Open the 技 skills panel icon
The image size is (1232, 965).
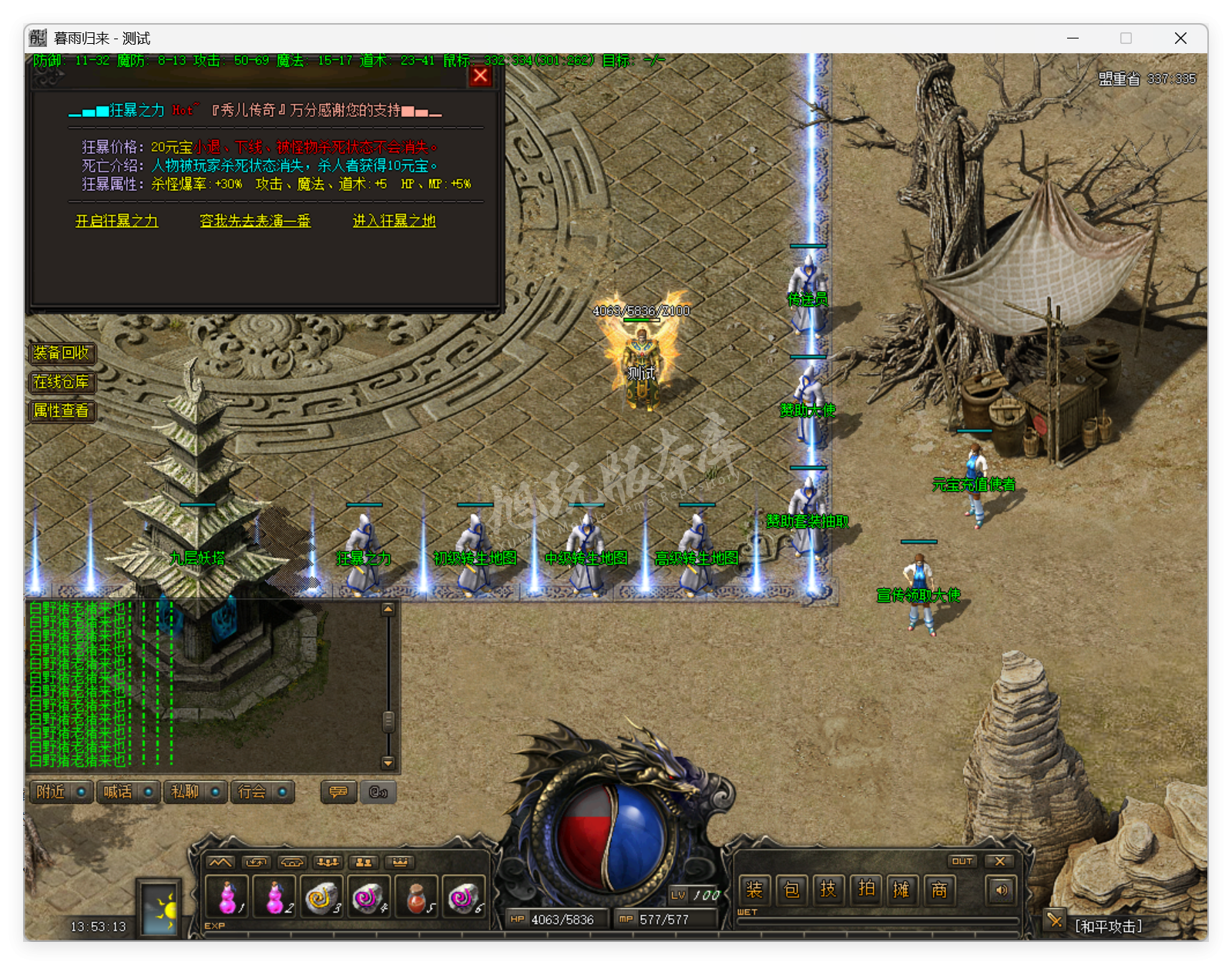pos(828,890)
